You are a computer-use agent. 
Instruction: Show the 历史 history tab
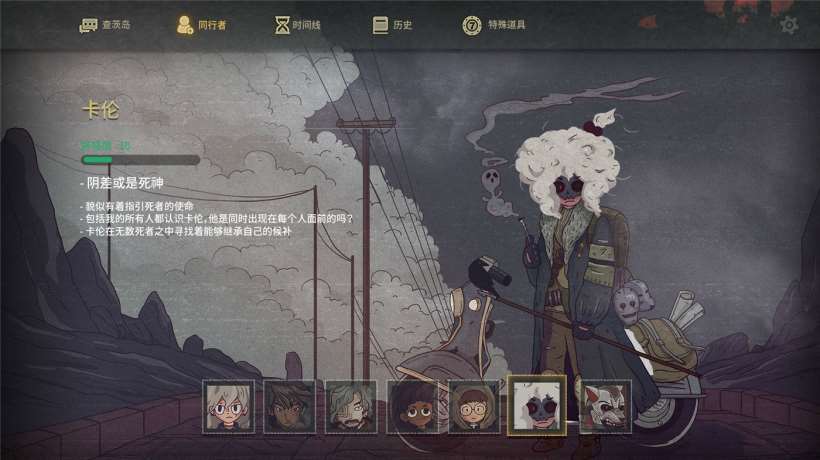click(392, 25)
